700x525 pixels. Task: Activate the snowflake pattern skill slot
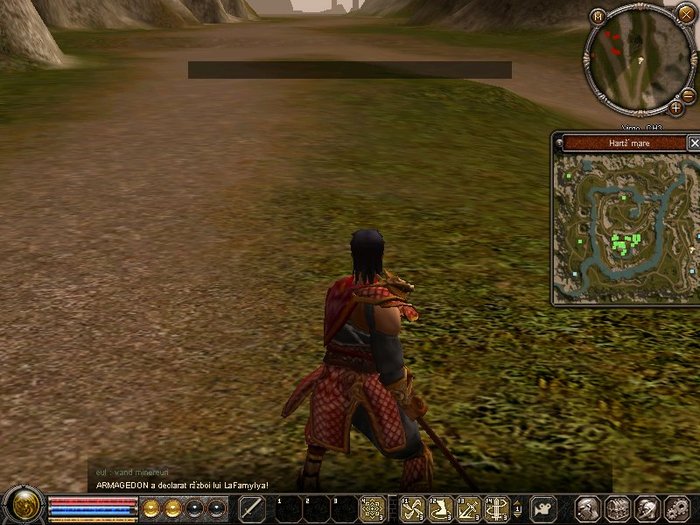coord(373,508)
